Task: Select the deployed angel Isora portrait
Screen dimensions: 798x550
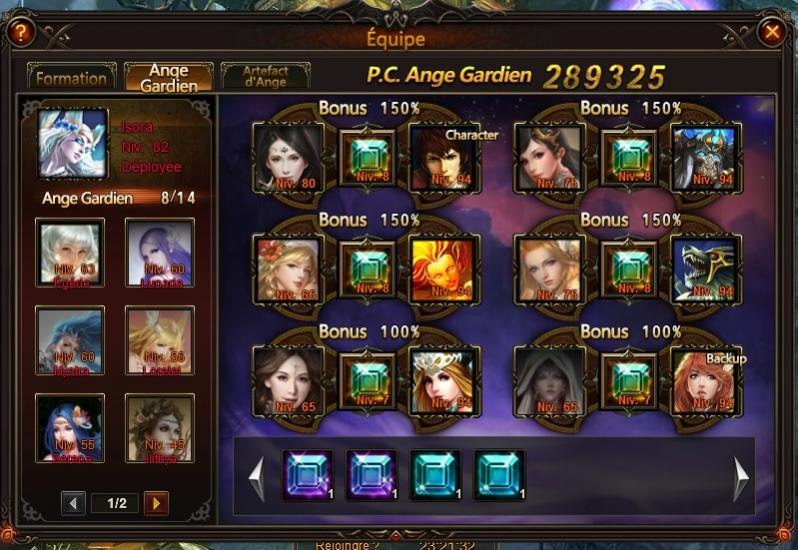Action: [x=72, y=144]
